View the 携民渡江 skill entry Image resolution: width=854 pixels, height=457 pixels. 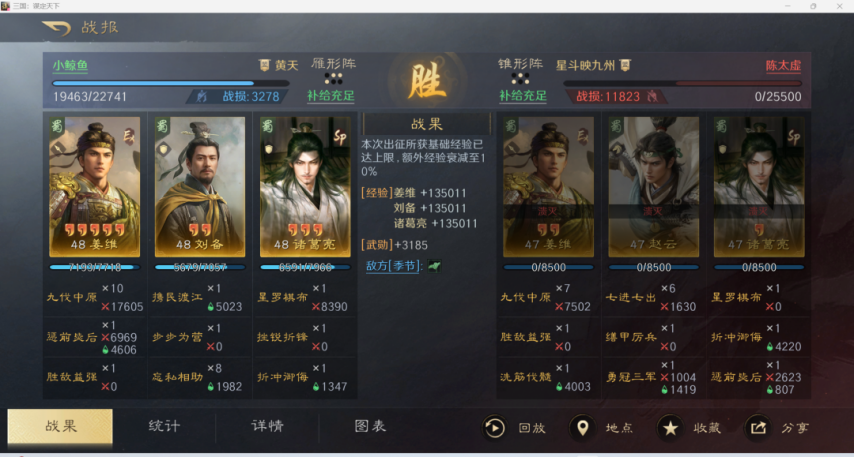click(180, 297)
